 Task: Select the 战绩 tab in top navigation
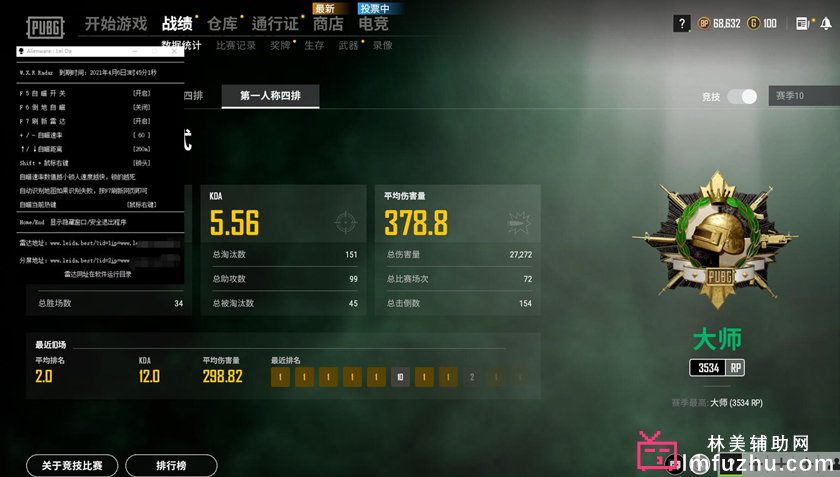click(177, 23)
